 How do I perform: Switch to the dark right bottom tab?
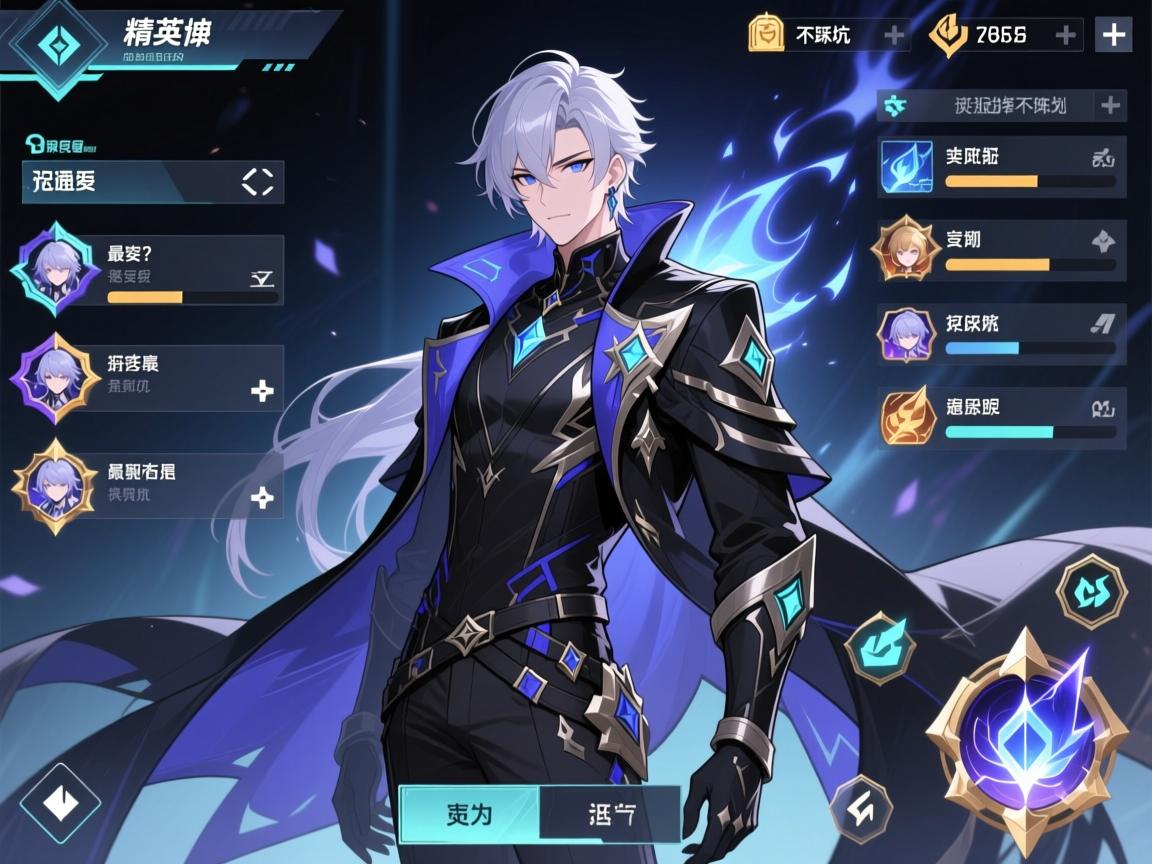[x=609, y=813]
